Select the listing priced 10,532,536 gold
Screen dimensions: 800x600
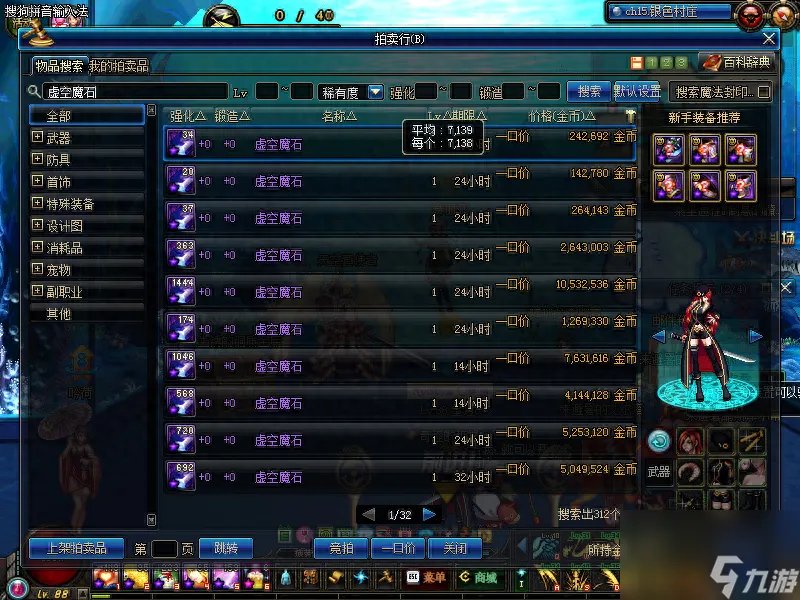pyautogui.click(x=398, y=292)
